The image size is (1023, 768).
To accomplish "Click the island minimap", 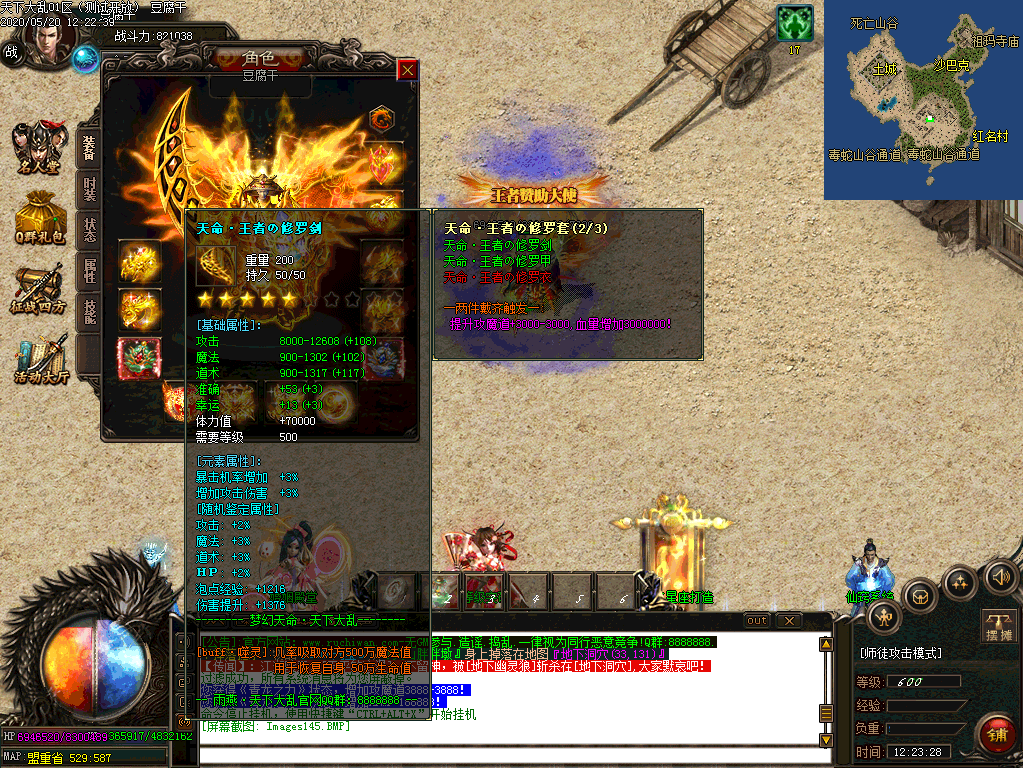I will (922, 100).
